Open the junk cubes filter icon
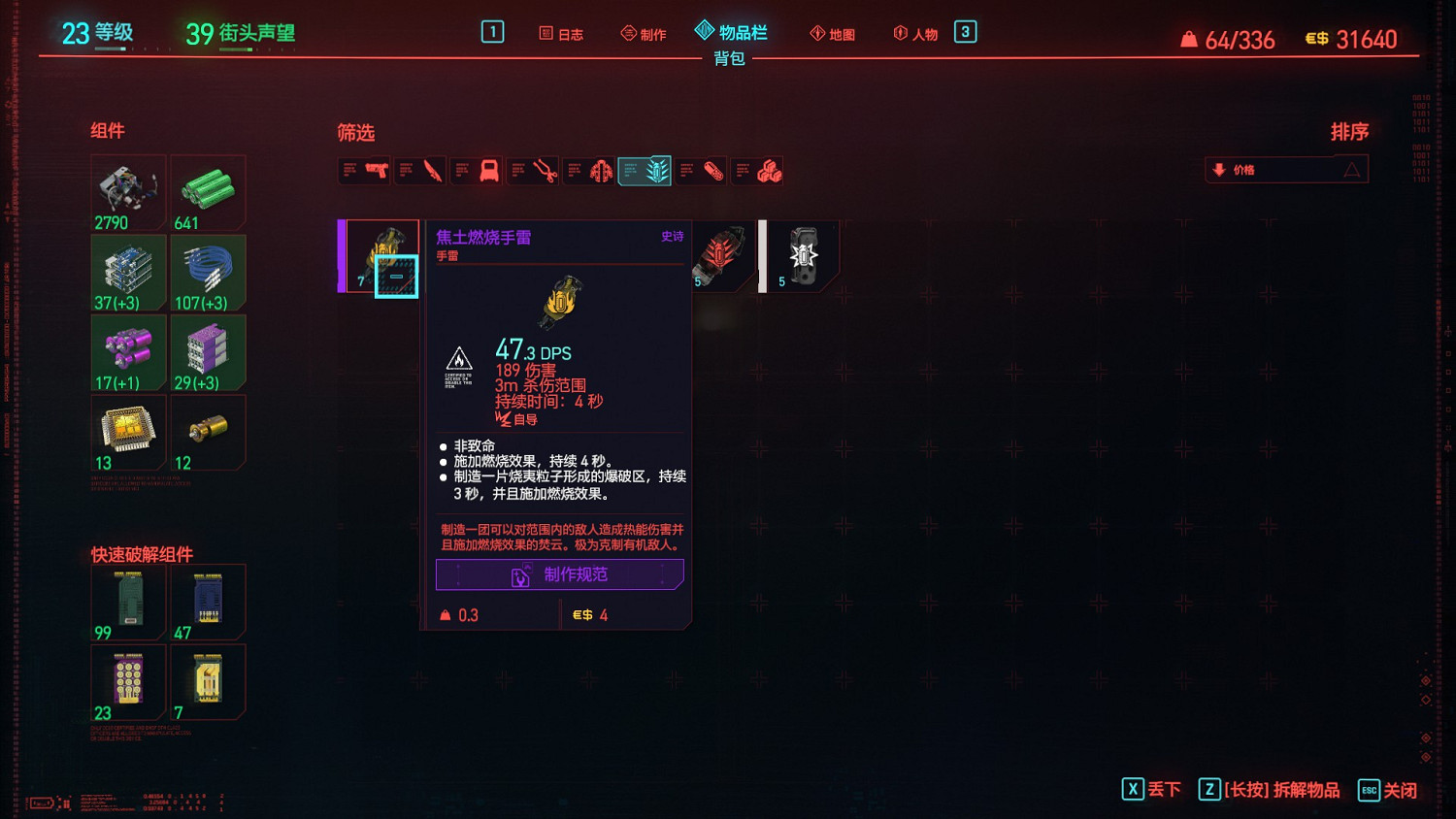1456x819 pixels. click(757, 170)
